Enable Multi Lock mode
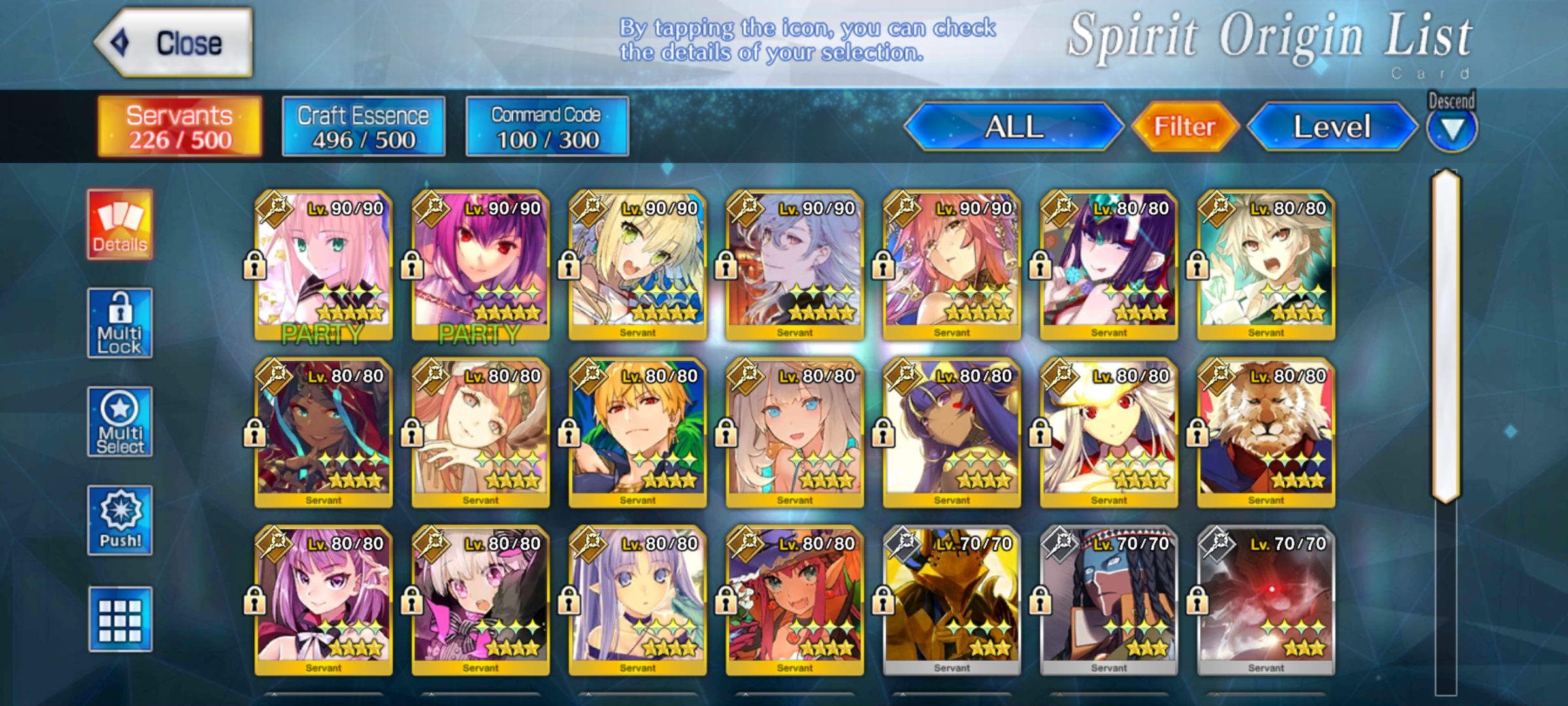1568x706 pixels. point(120,323)
